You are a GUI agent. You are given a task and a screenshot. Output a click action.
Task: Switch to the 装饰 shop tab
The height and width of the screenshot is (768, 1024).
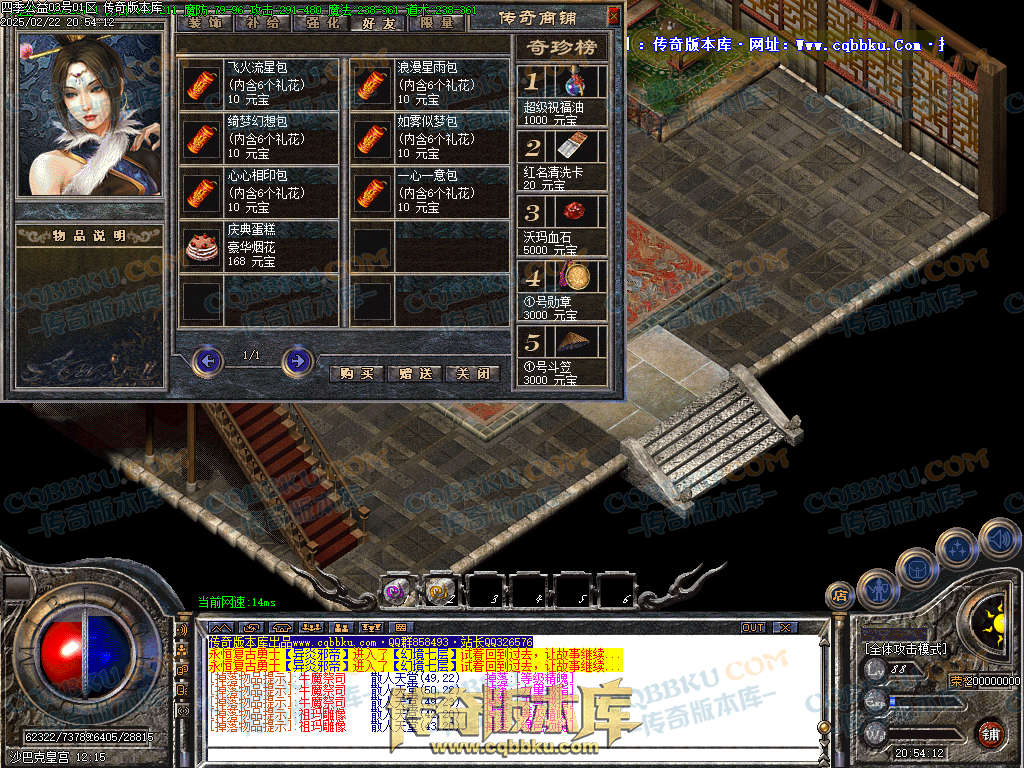tap(206, 21)
